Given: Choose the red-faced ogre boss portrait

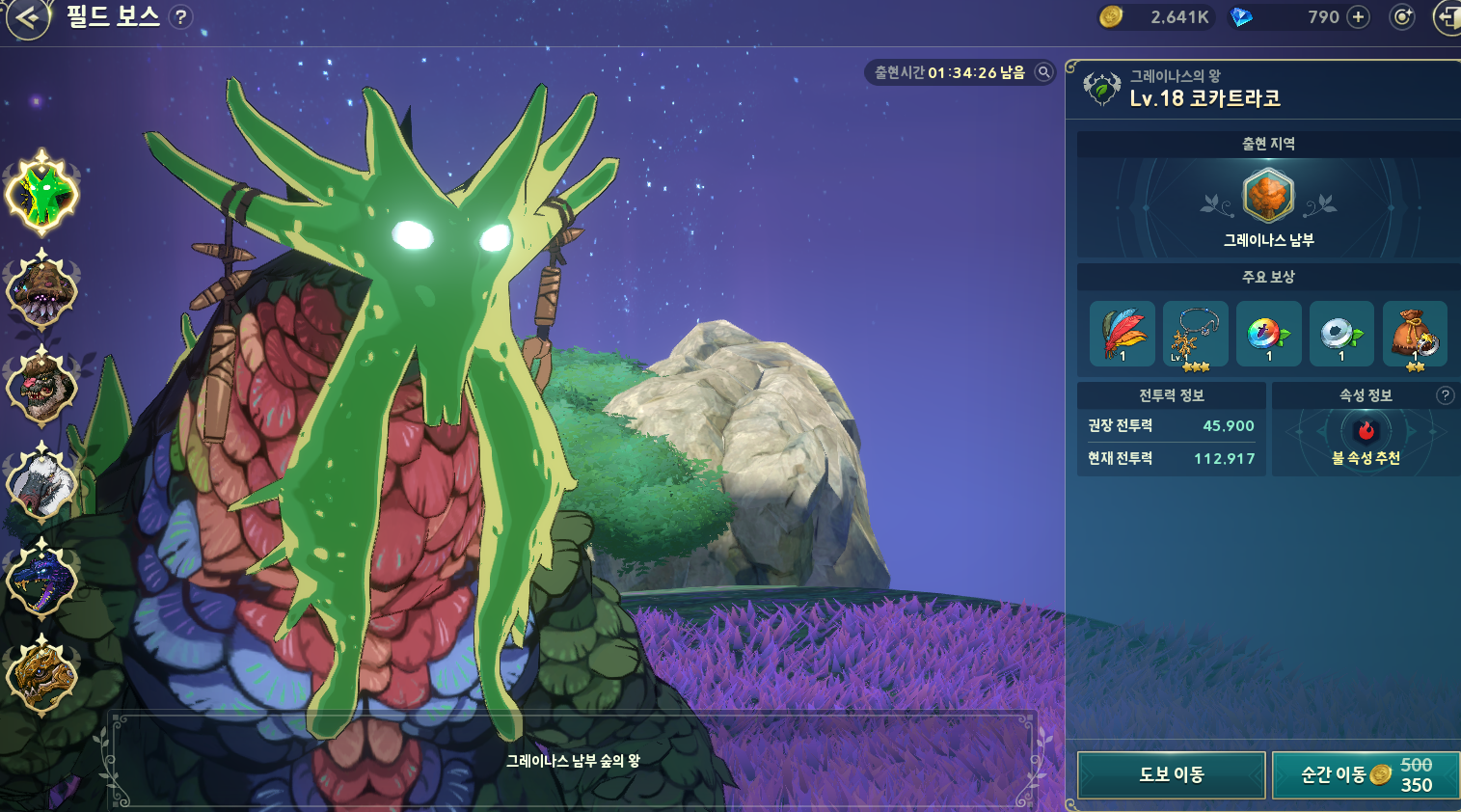Looking at the screenshot, I should point(41,386).
